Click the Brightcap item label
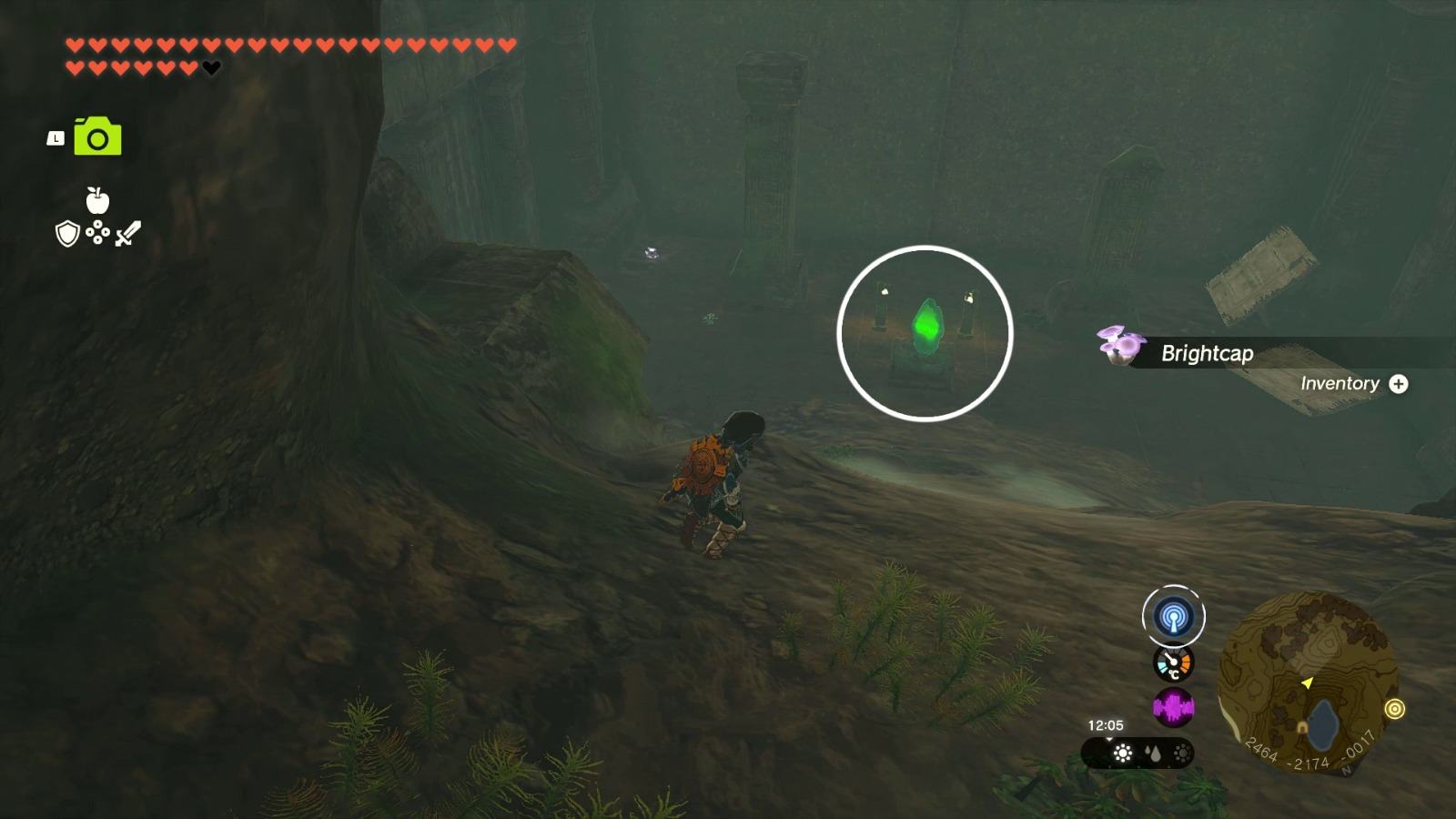1456x819 pixels. click(x=1207, y=353)
